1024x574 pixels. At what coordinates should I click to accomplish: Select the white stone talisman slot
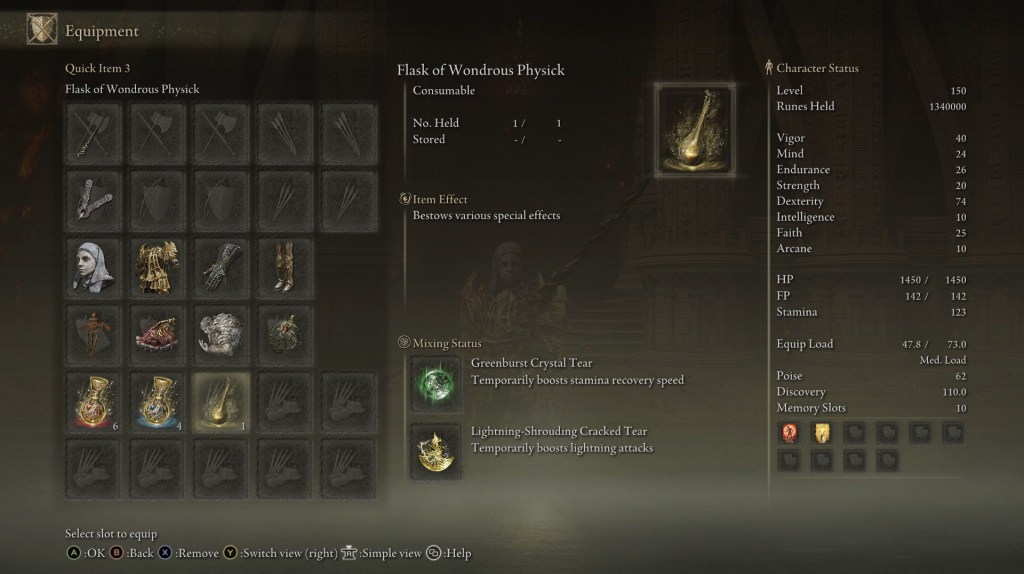point(221,334)
